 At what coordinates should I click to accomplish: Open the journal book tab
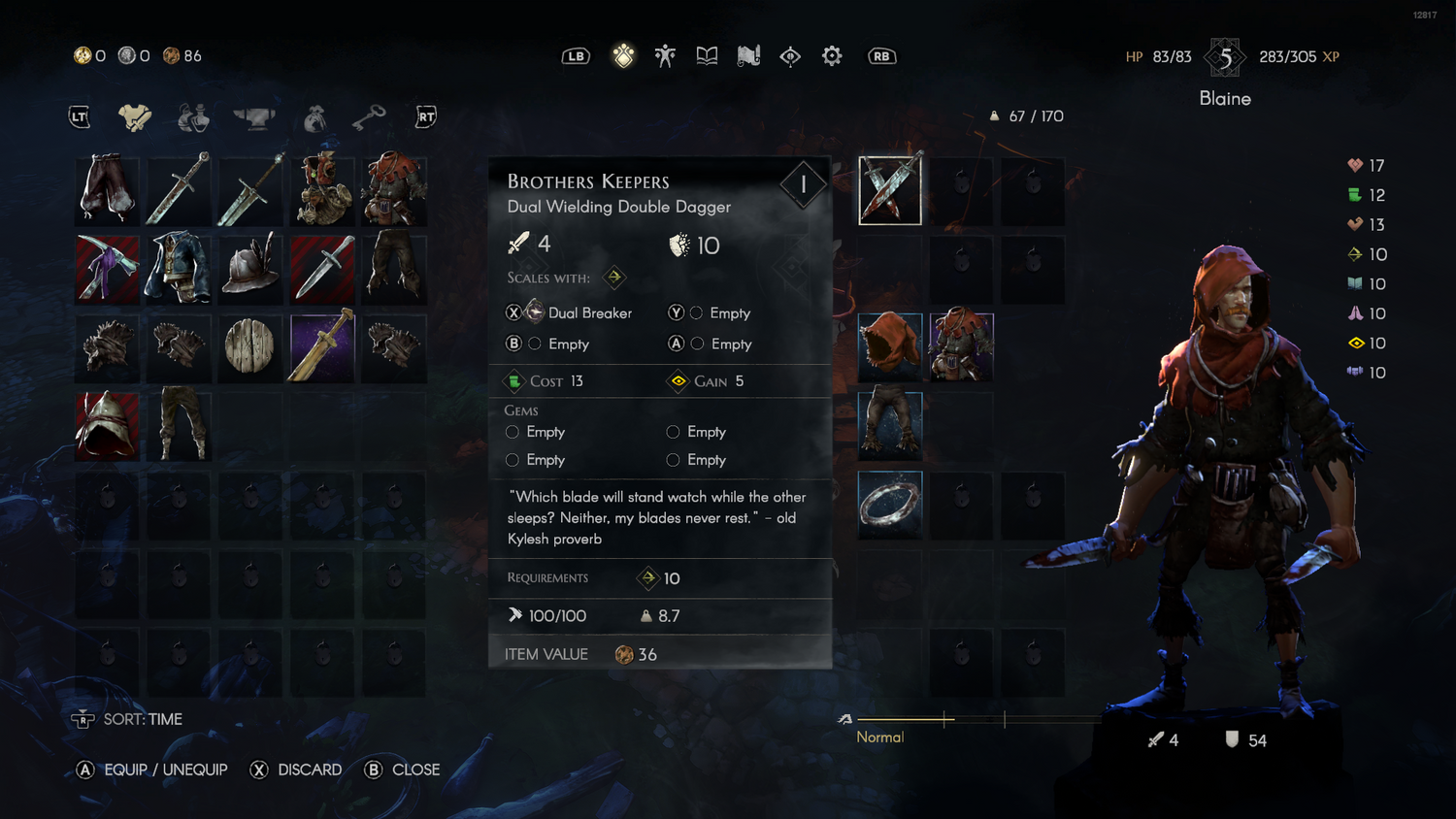pyautogui.click(x=707, y=56)
